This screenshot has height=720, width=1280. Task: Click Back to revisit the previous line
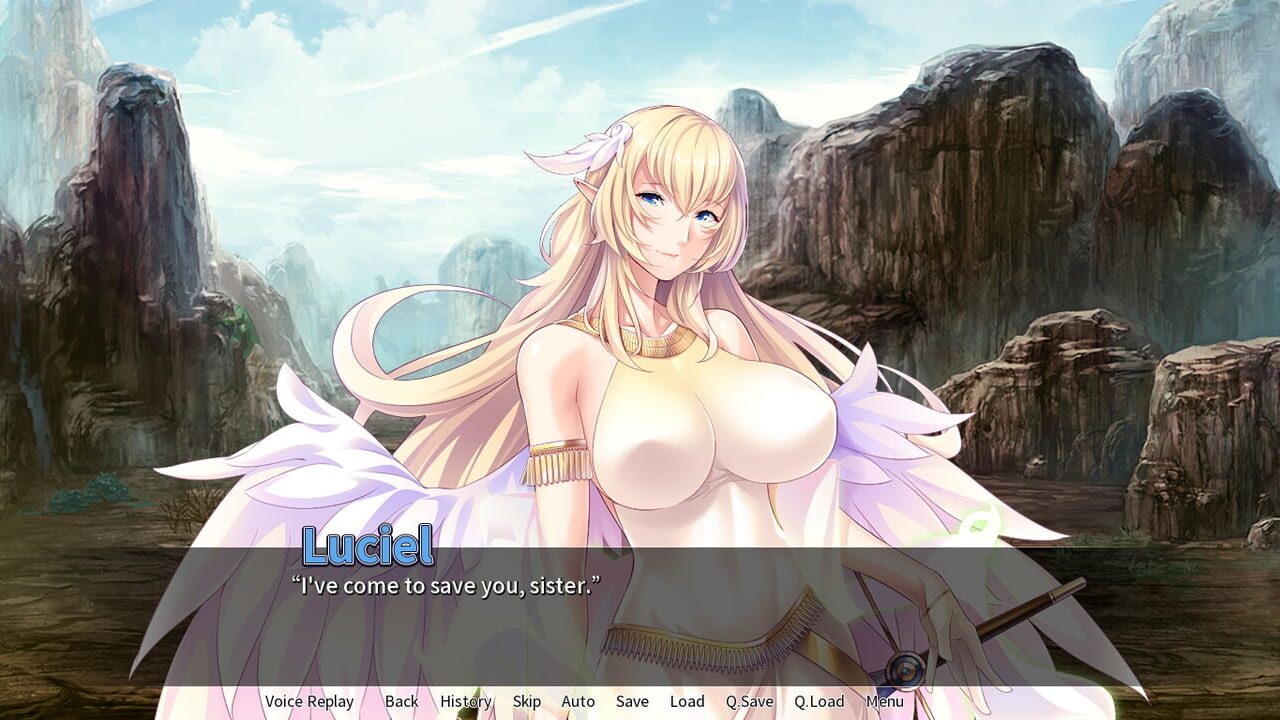click(400, 701)
